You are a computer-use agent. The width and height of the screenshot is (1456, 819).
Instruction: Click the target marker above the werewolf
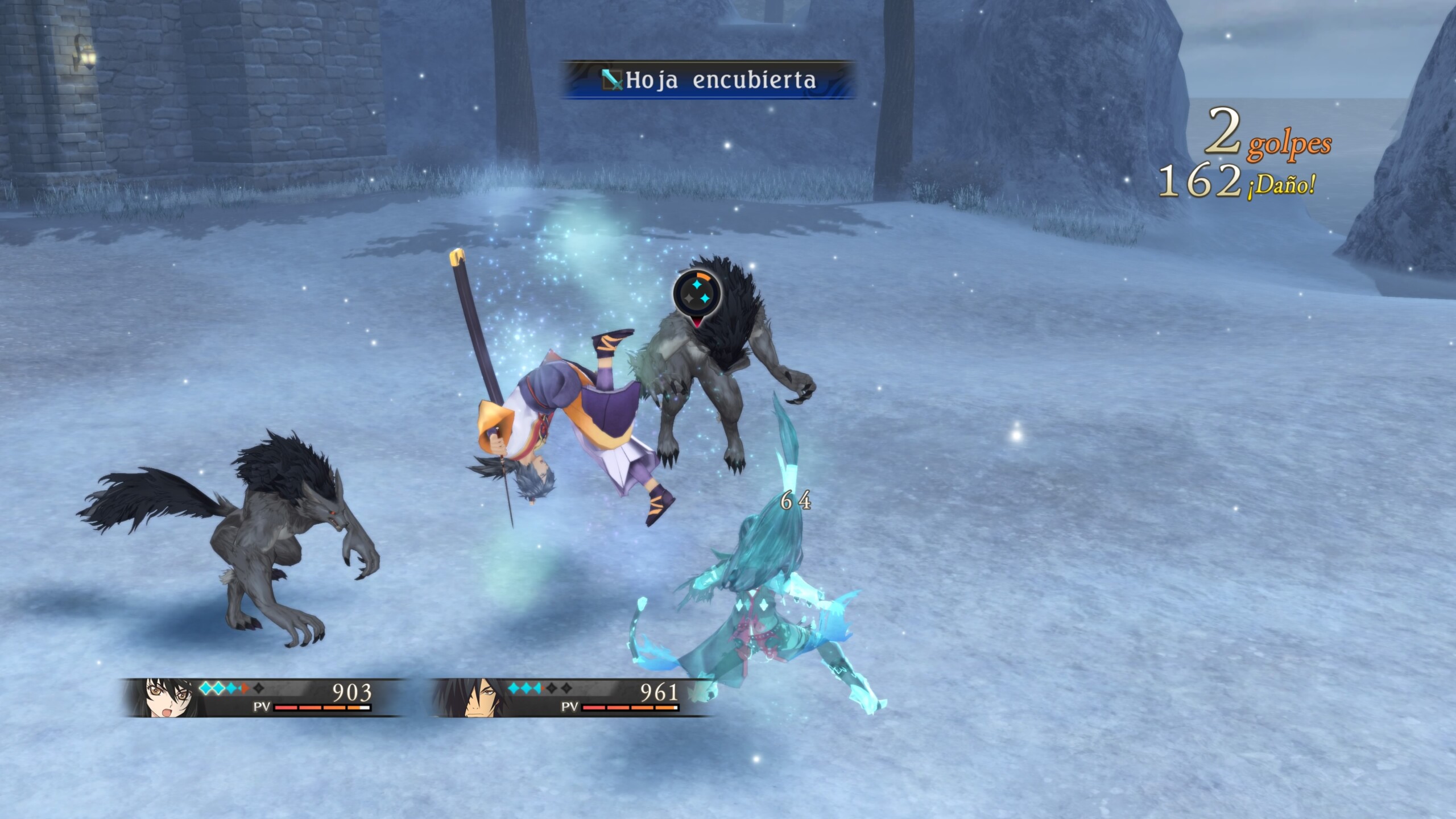697,295
